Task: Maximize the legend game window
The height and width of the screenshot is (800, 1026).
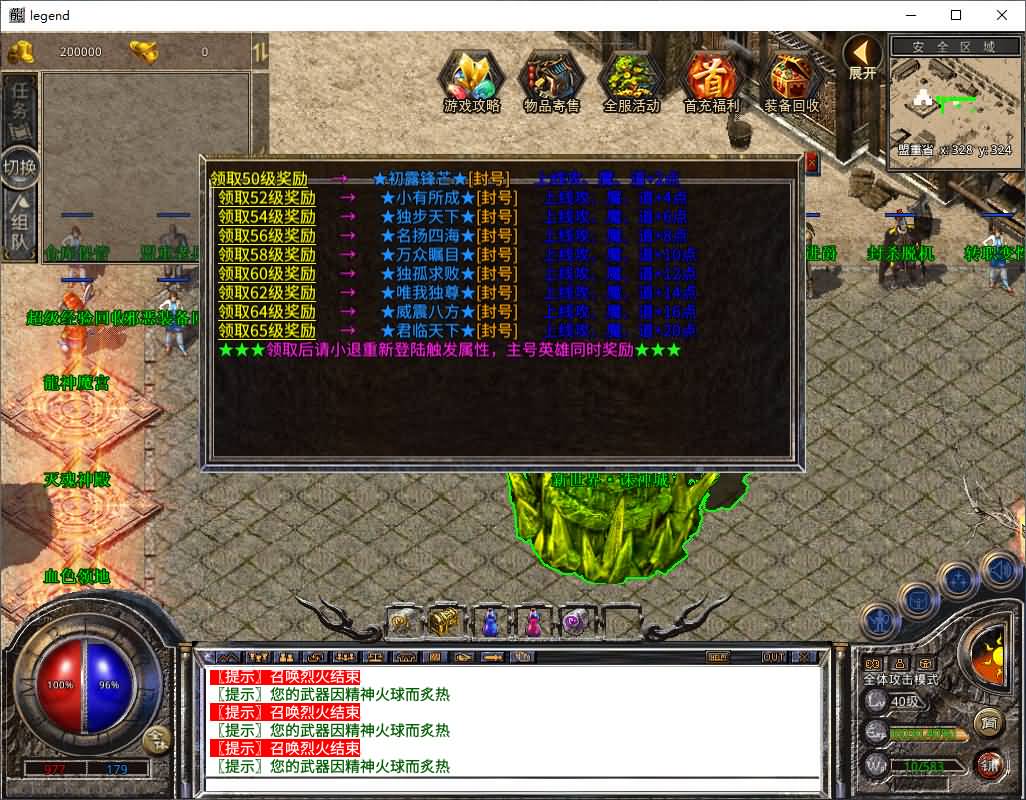Action: click(956, 15)
